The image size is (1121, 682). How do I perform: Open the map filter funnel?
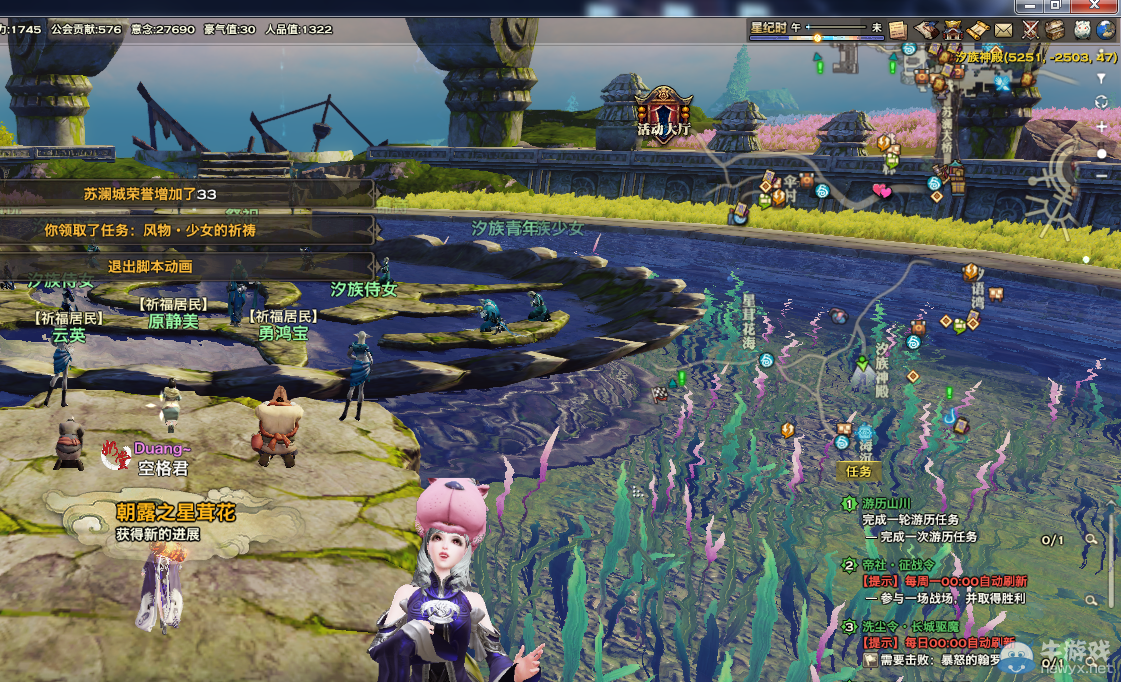tap(1101, 78)
